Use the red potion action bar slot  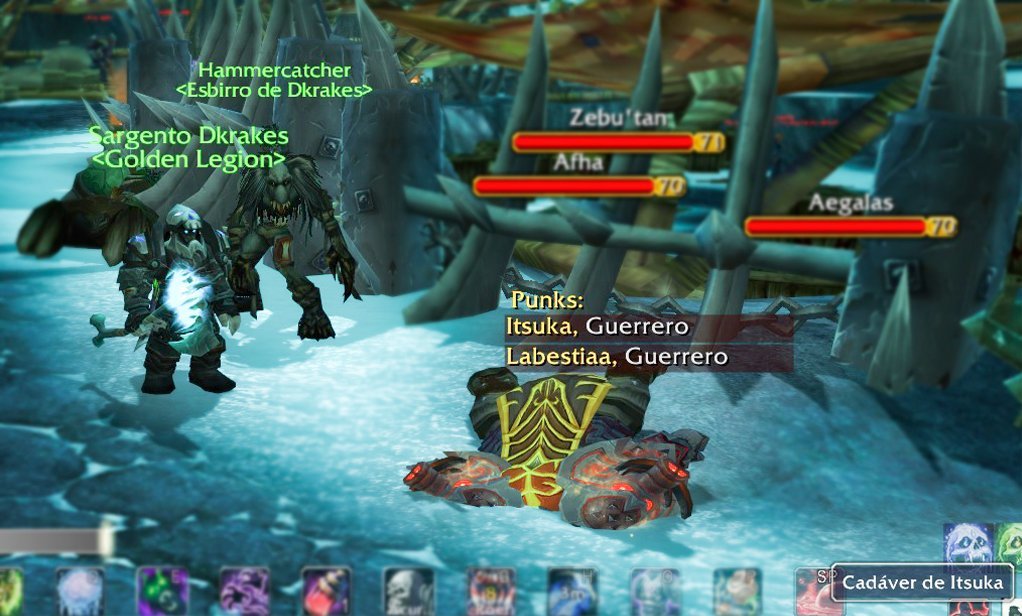pos(326,591)
